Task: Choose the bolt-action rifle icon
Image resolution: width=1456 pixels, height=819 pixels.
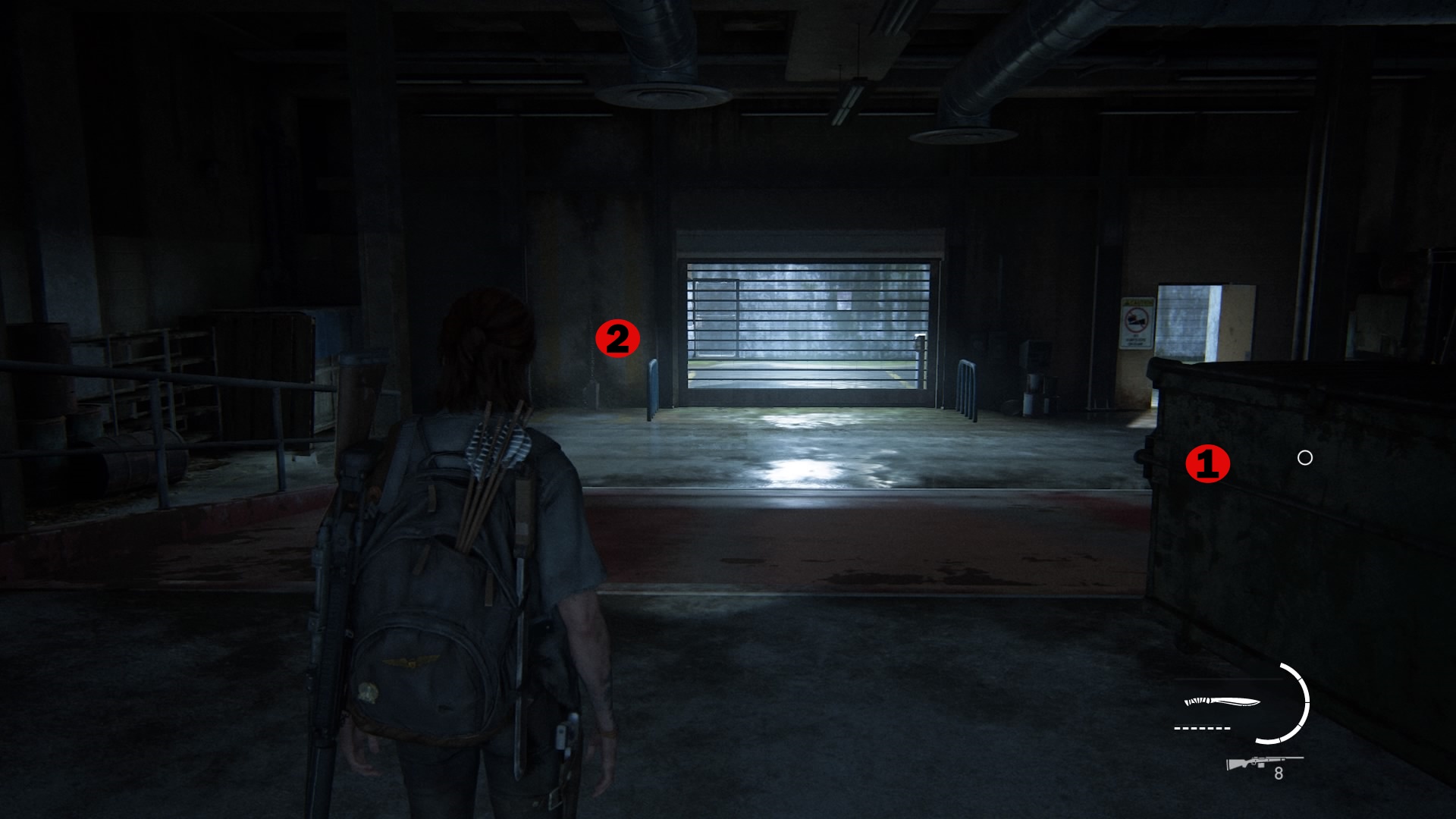Action: [1262, 762]
